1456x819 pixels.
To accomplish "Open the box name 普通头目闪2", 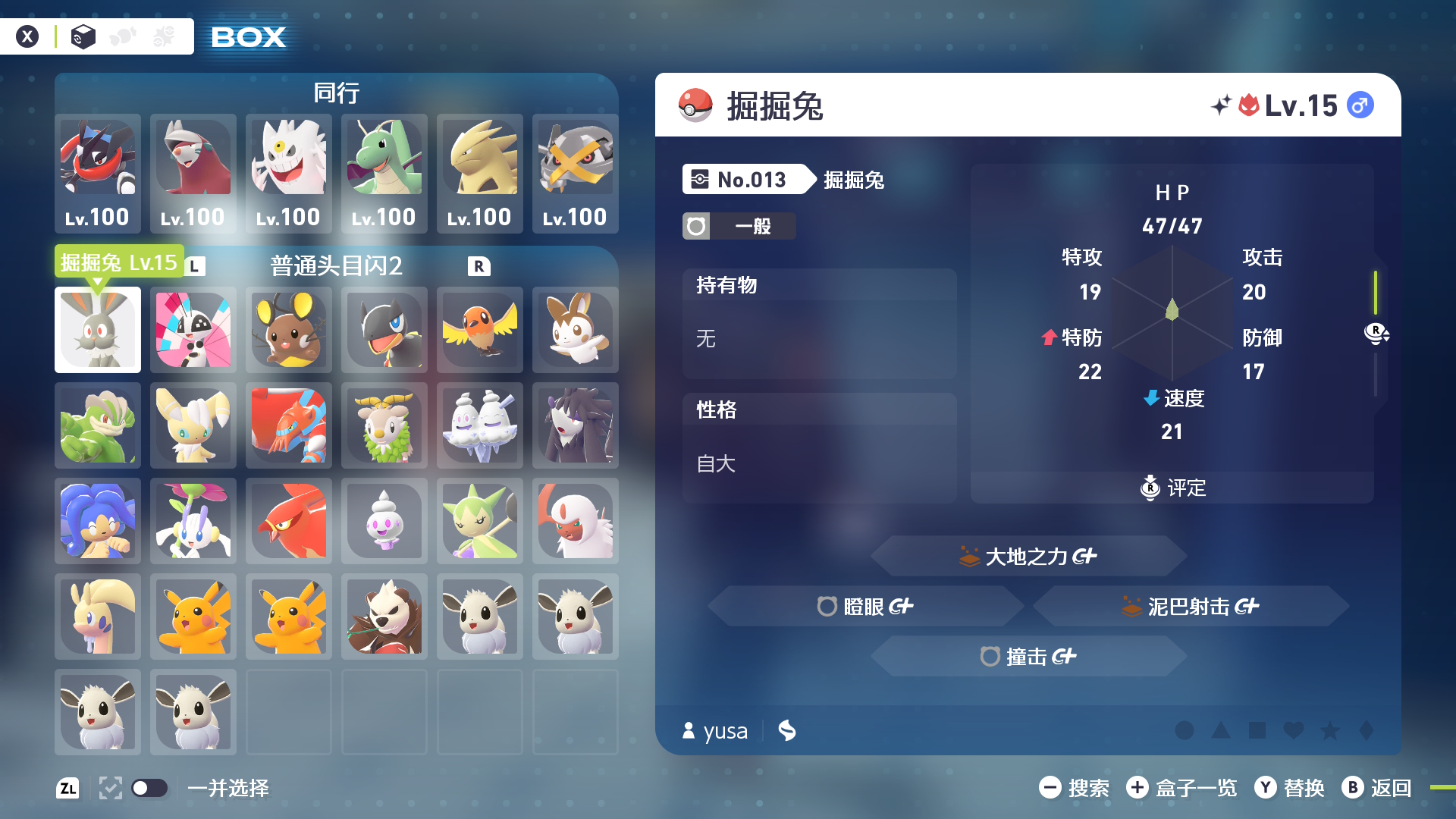I will [336, 266].
